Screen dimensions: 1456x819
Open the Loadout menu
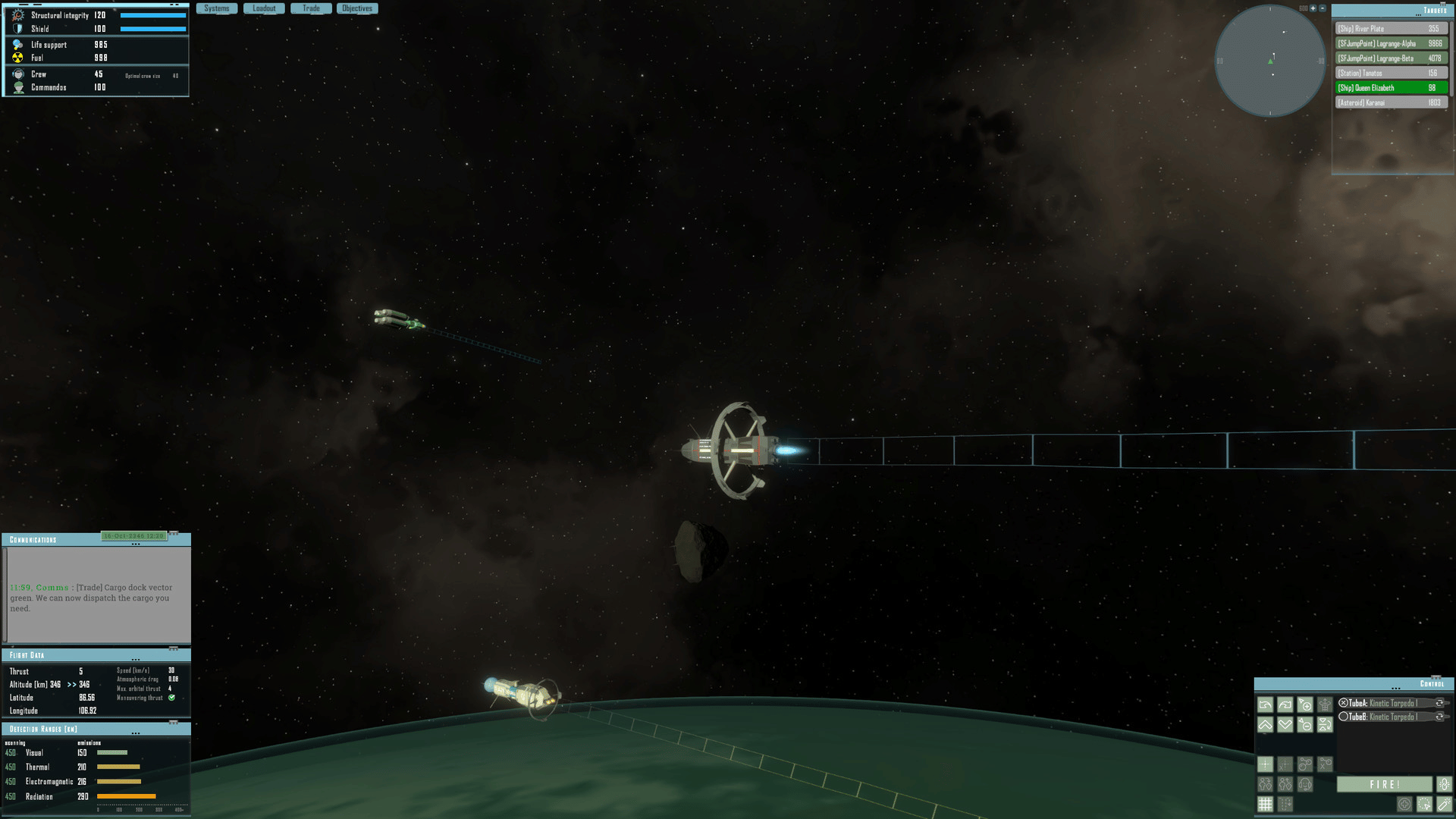click(264, 8)
